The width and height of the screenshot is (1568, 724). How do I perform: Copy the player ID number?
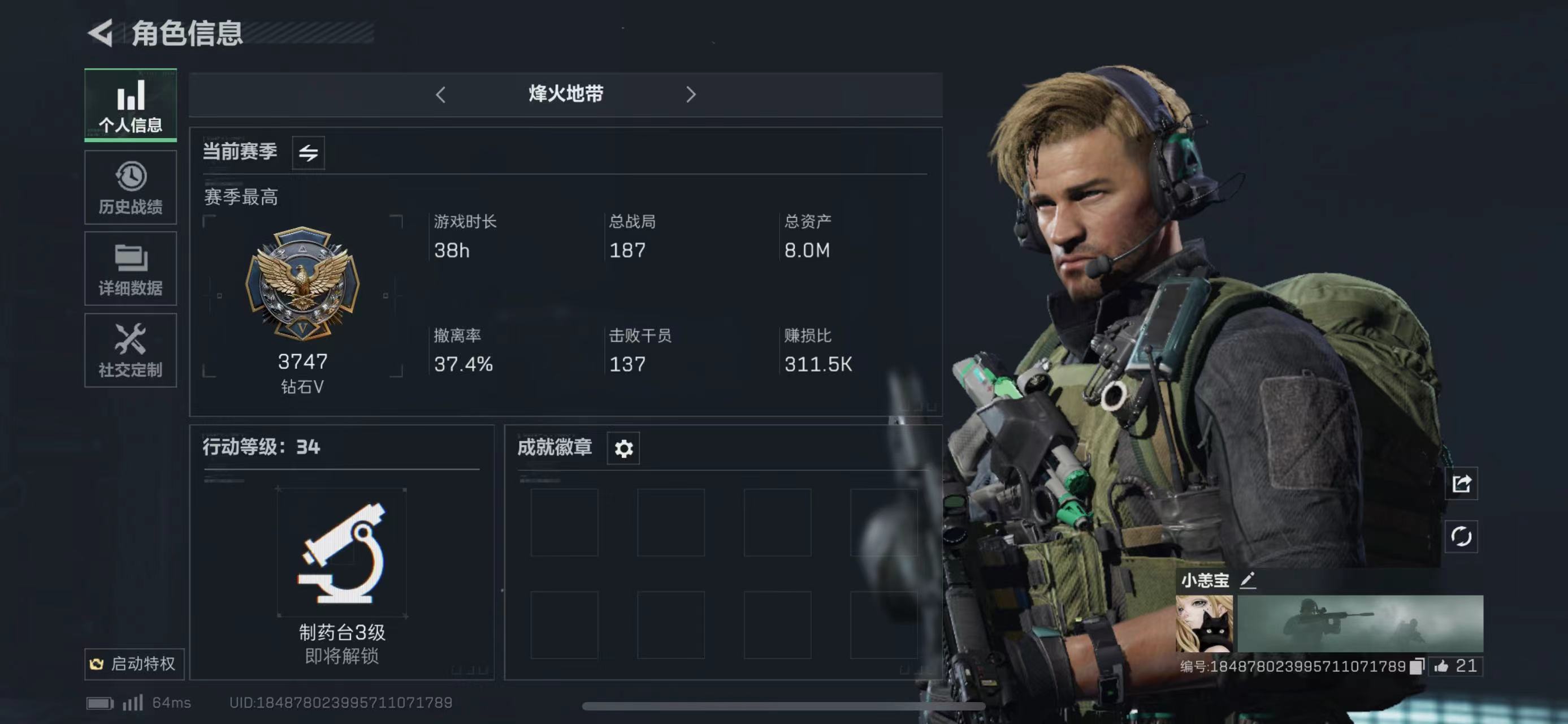(x=1417, y=666)
